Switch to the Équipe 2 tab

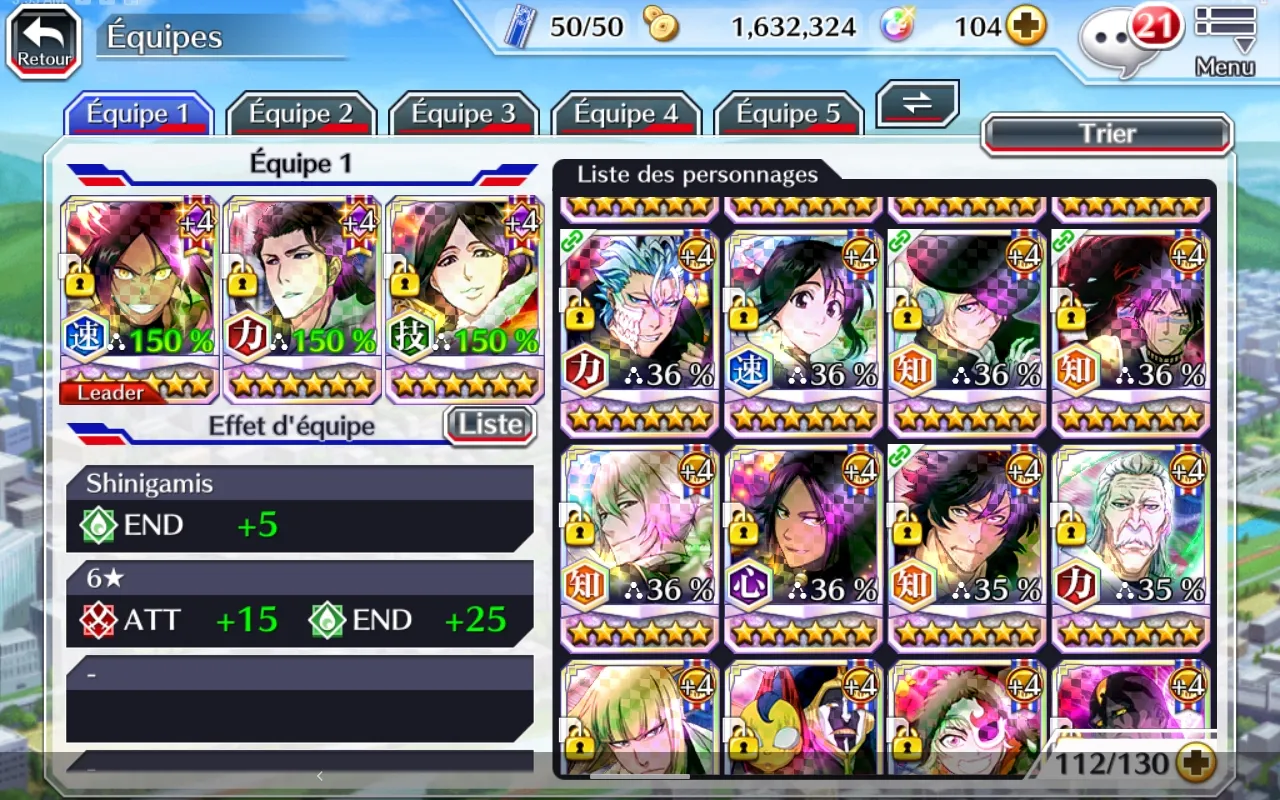(300, 114)
